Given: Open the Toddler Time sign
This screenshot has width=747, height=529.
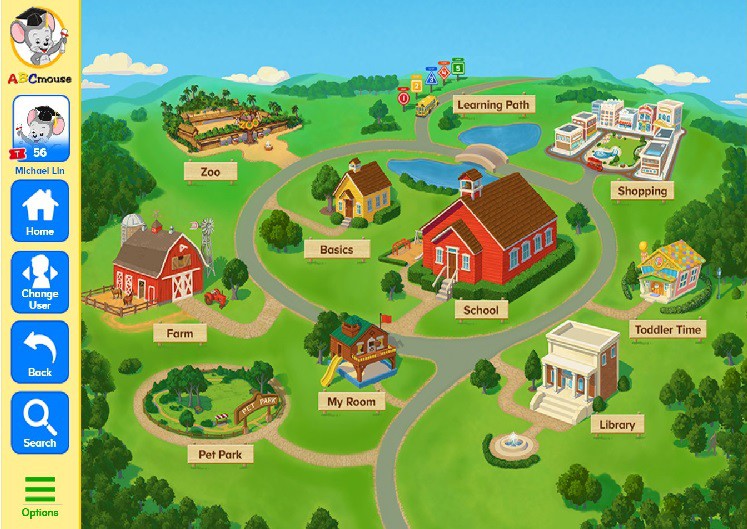Looking at the screenshot, I should tap(668, 329).
